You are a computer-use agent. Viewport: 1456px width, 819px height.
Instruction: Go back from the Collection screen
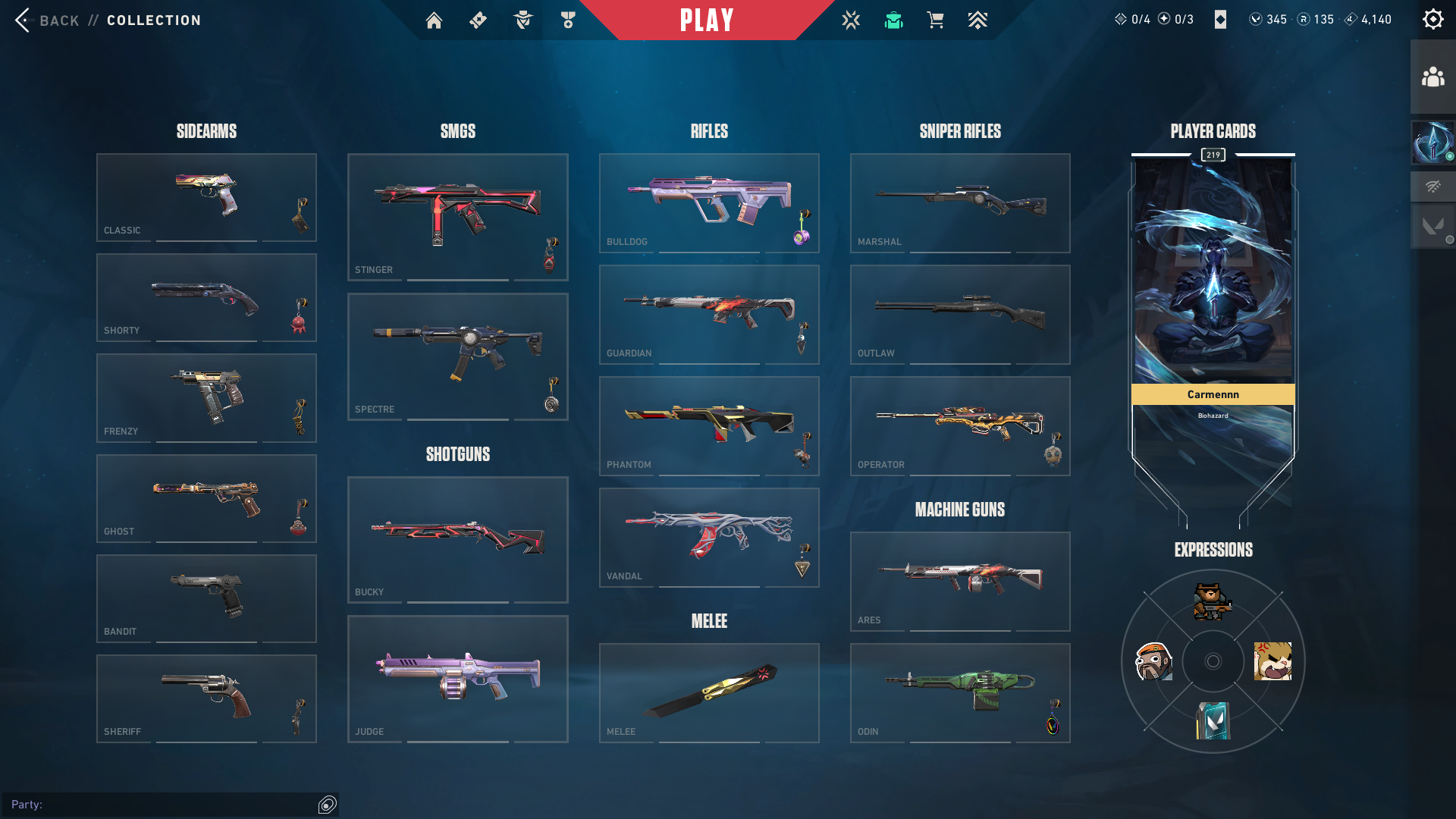pos(45,20)
